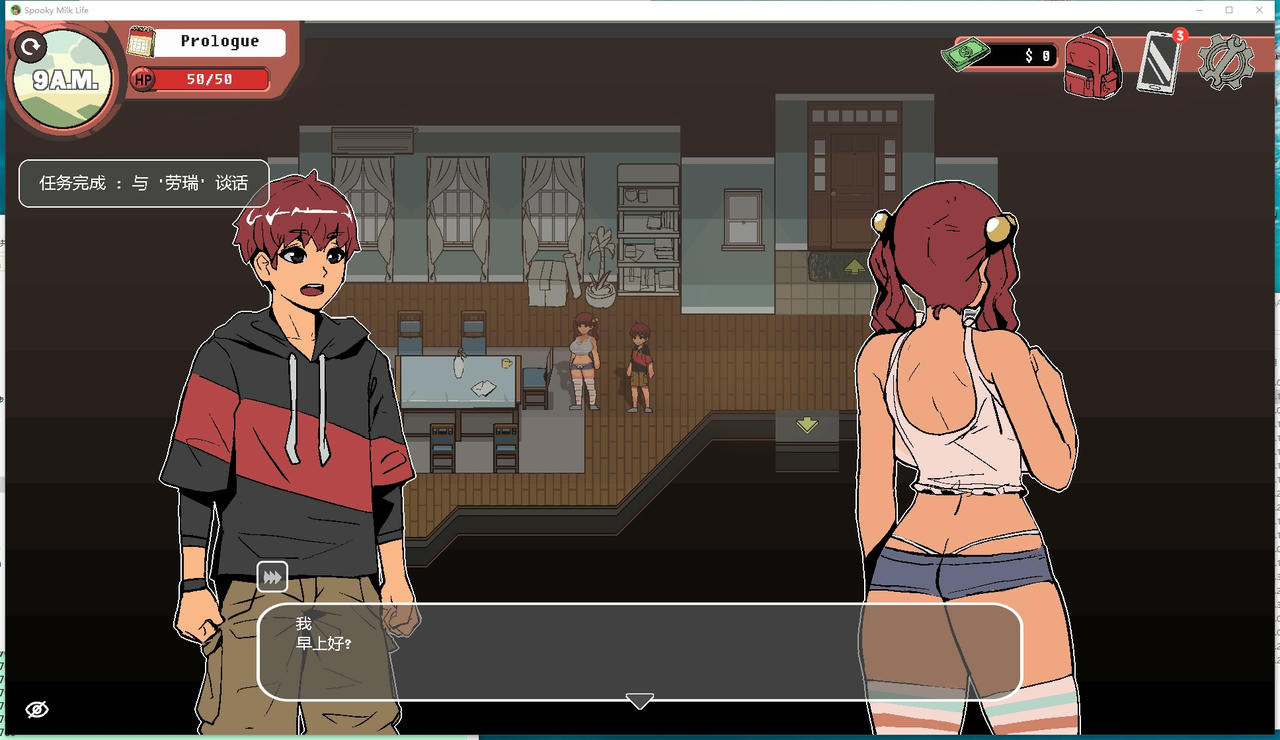Viewport: 1280px width, 740px height.
Task: Minimize the Spooky Milk Life window
Action: click(x=1200, y=10)
